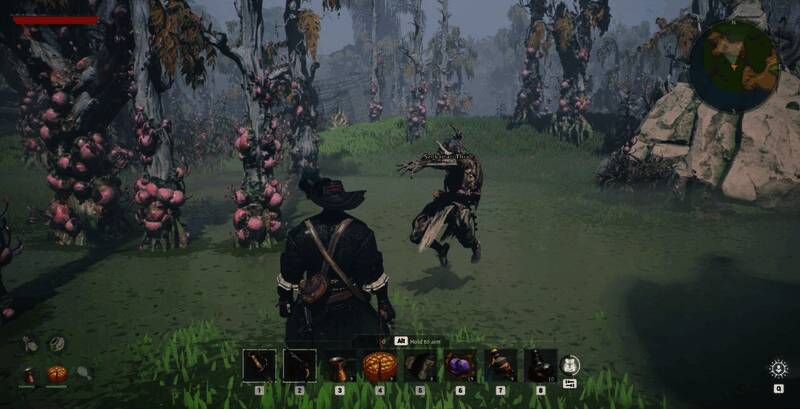Image resolution: width=800 pixels, height=409 pixels.
Task: Select the copper goblet in slot 3
Action: click(339, 365)
